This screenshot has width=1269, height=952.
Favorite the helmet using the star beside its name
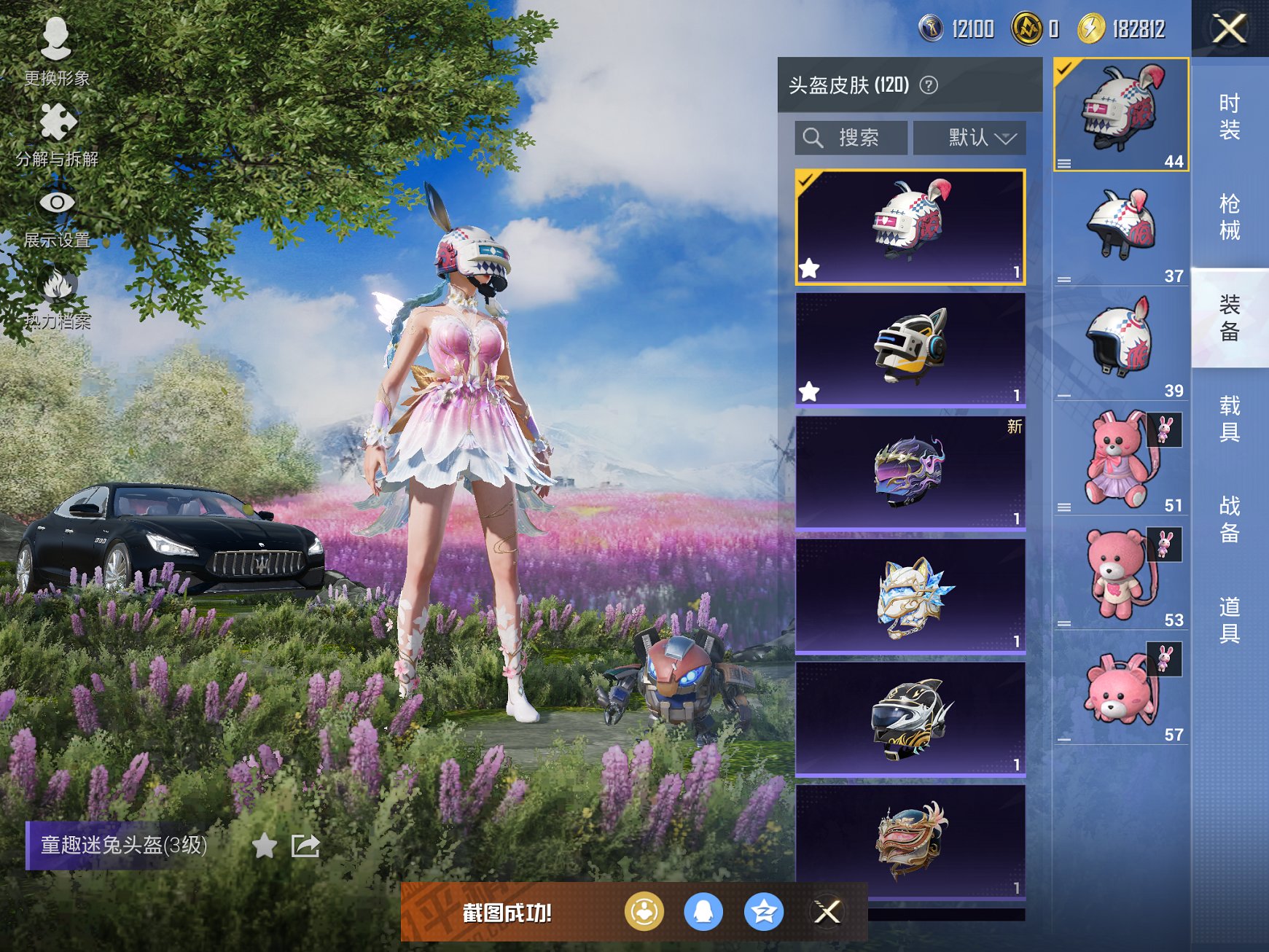coord(264,846)
